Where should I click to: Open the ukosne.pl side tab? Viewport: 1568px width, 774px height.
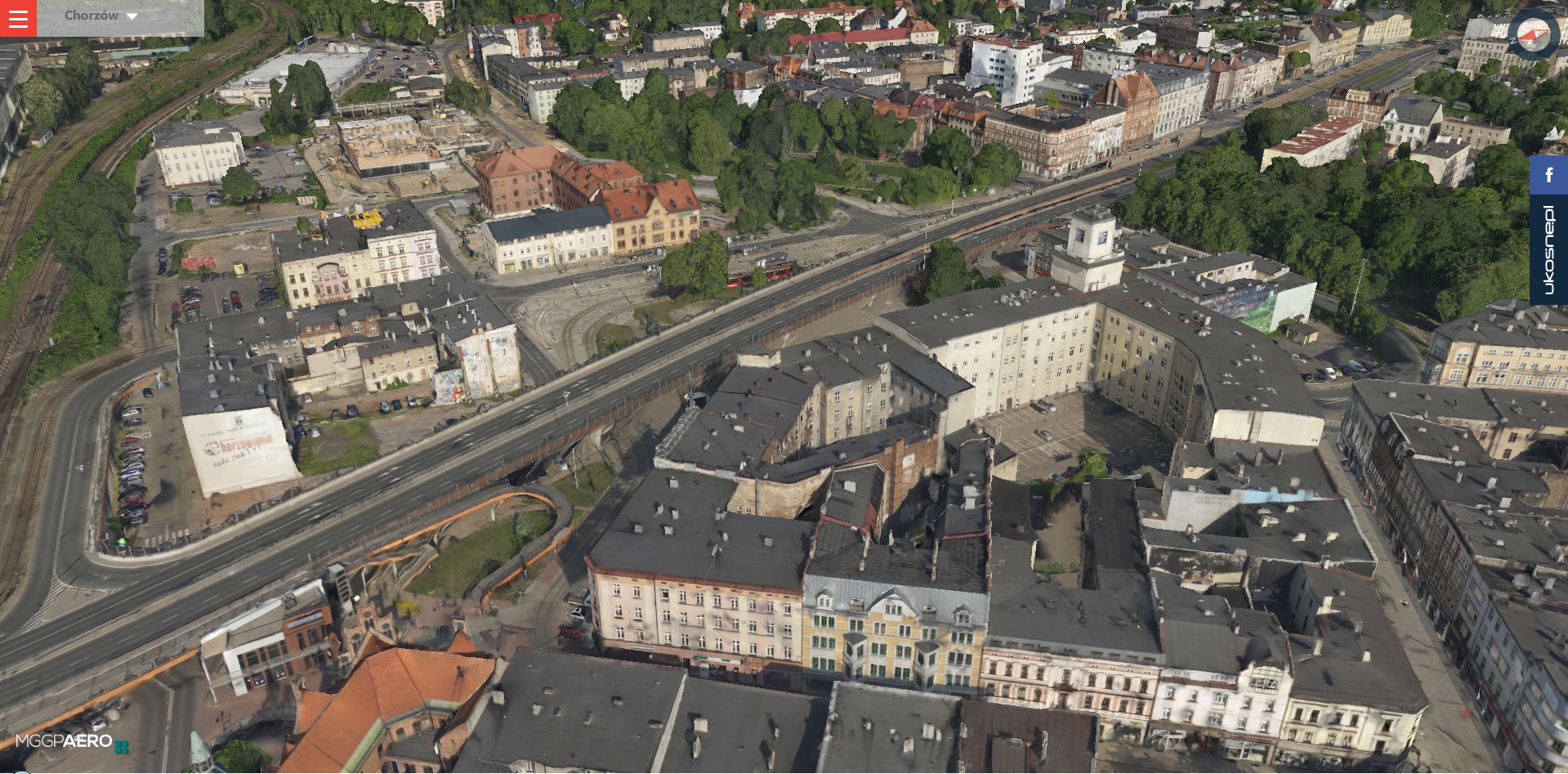tap(1548, 249)
